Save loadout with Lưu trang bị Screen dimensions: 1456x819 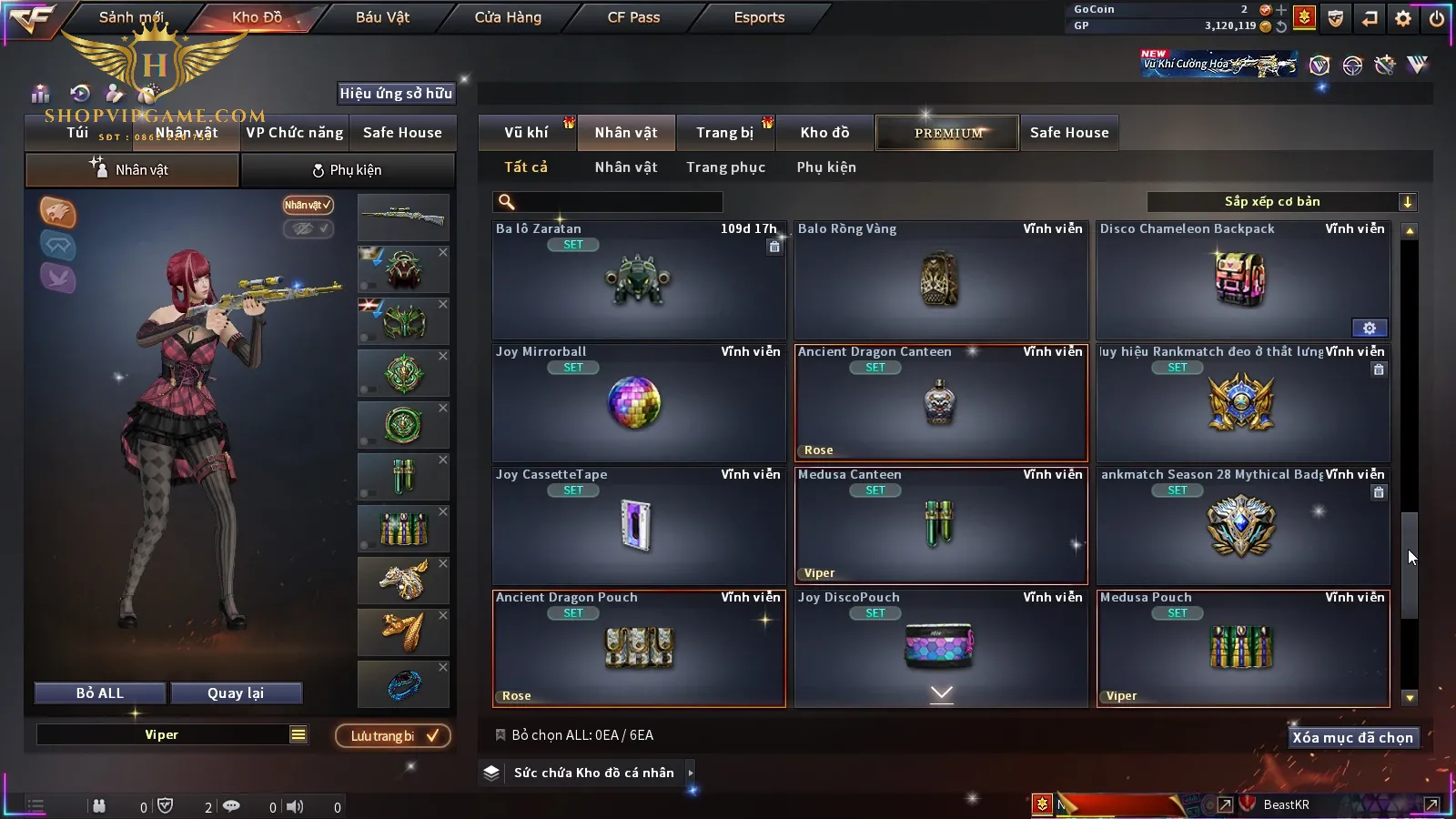[x=393, y=736]
